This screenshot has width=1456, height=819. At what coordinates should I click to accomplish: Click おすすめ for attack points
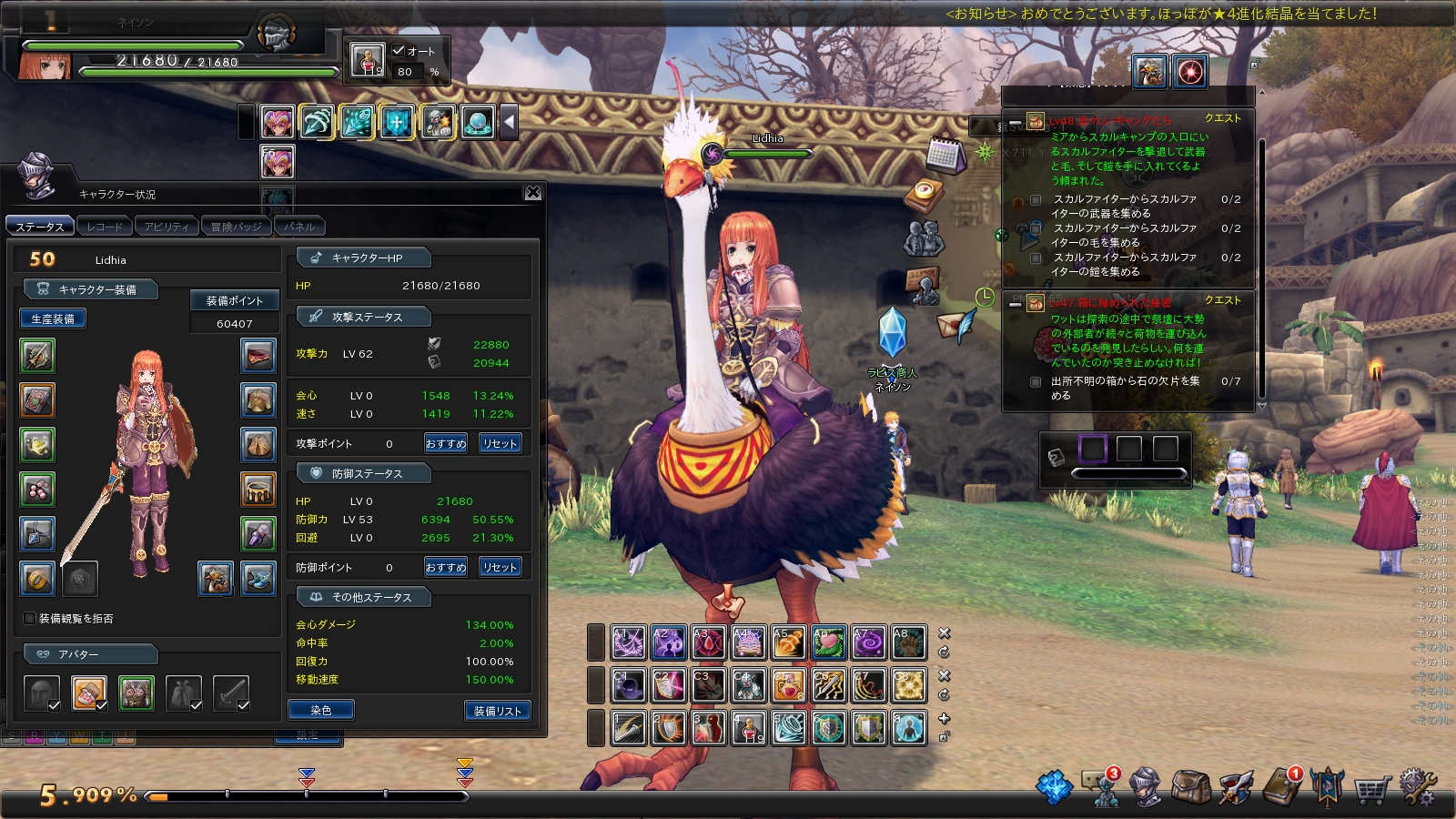446,443
